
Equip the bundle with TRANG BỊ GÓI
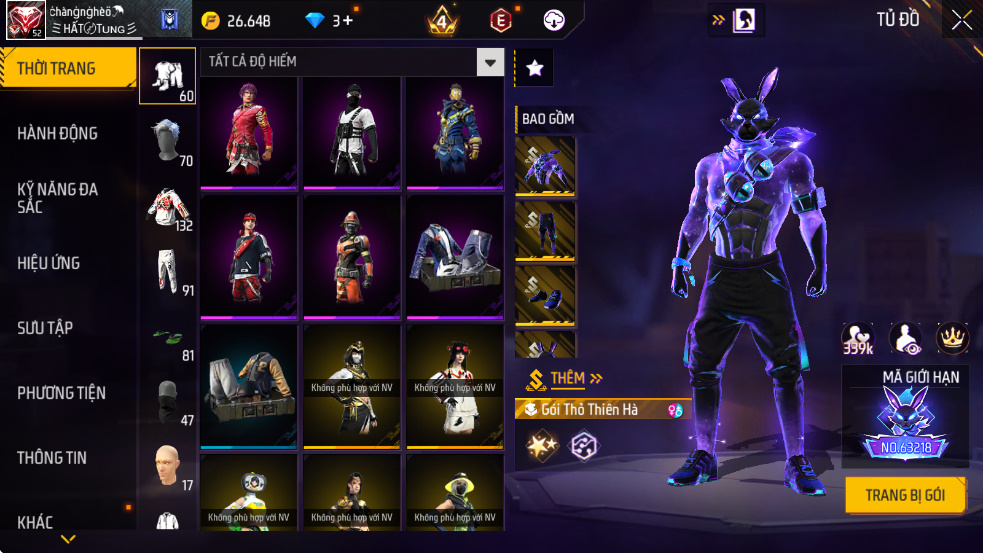click(905, 495)
